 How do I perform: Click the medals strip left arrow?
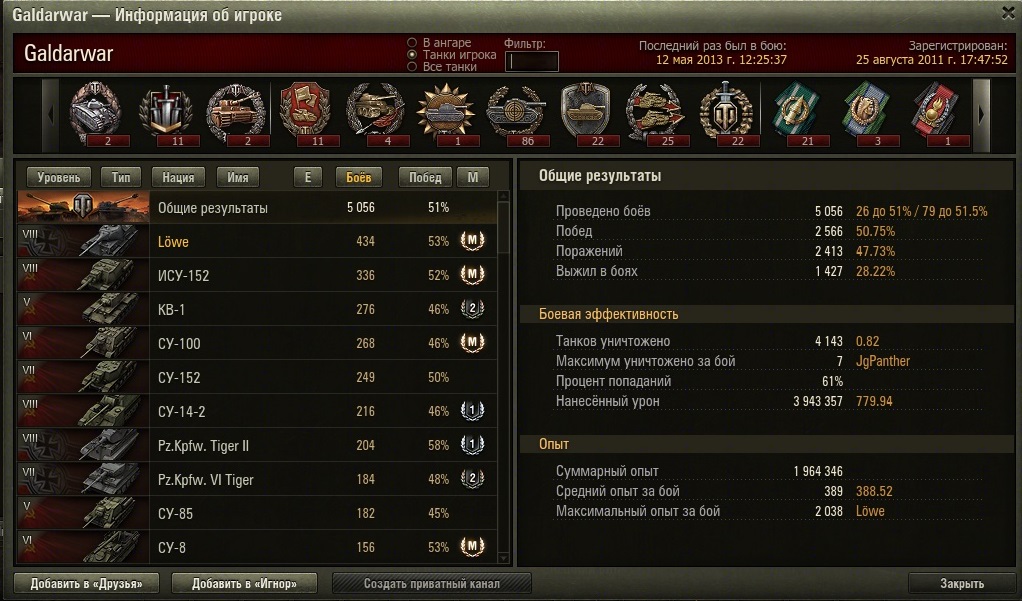[x=50, y=113]
